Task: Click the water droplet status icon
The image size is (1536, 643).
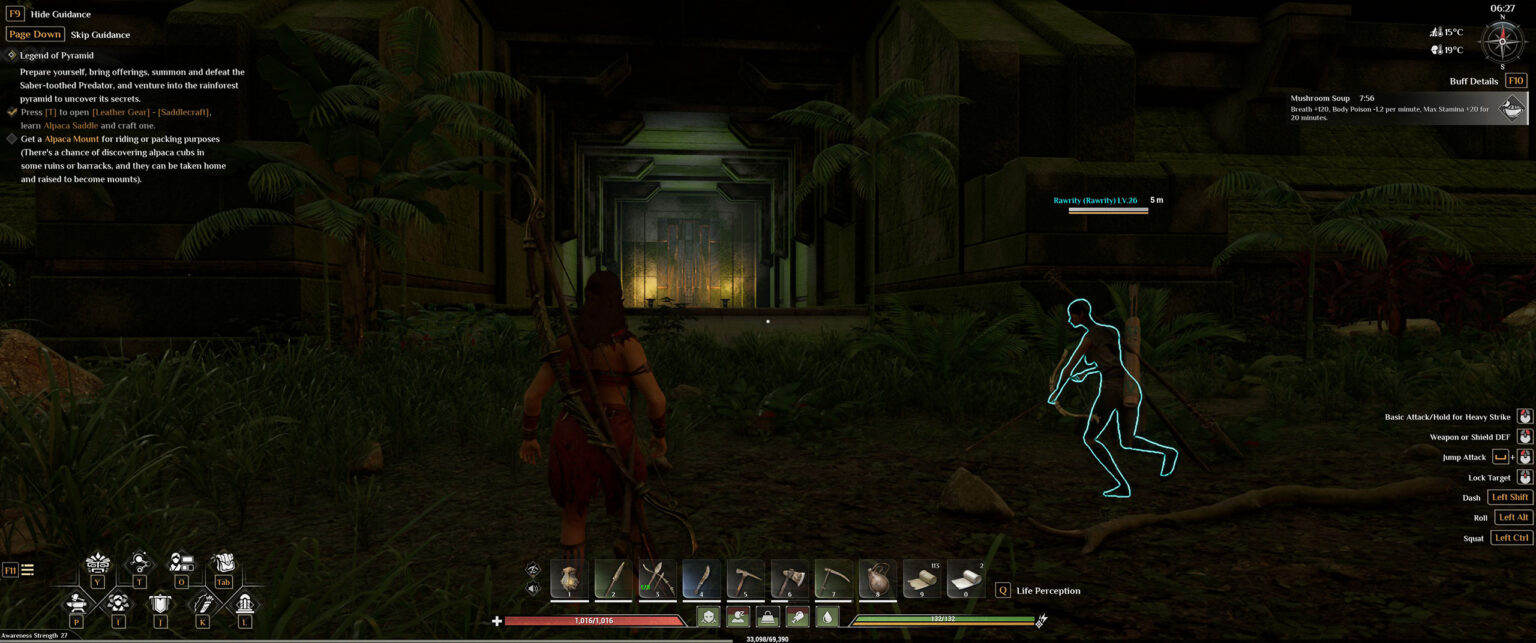Action: 826,618
